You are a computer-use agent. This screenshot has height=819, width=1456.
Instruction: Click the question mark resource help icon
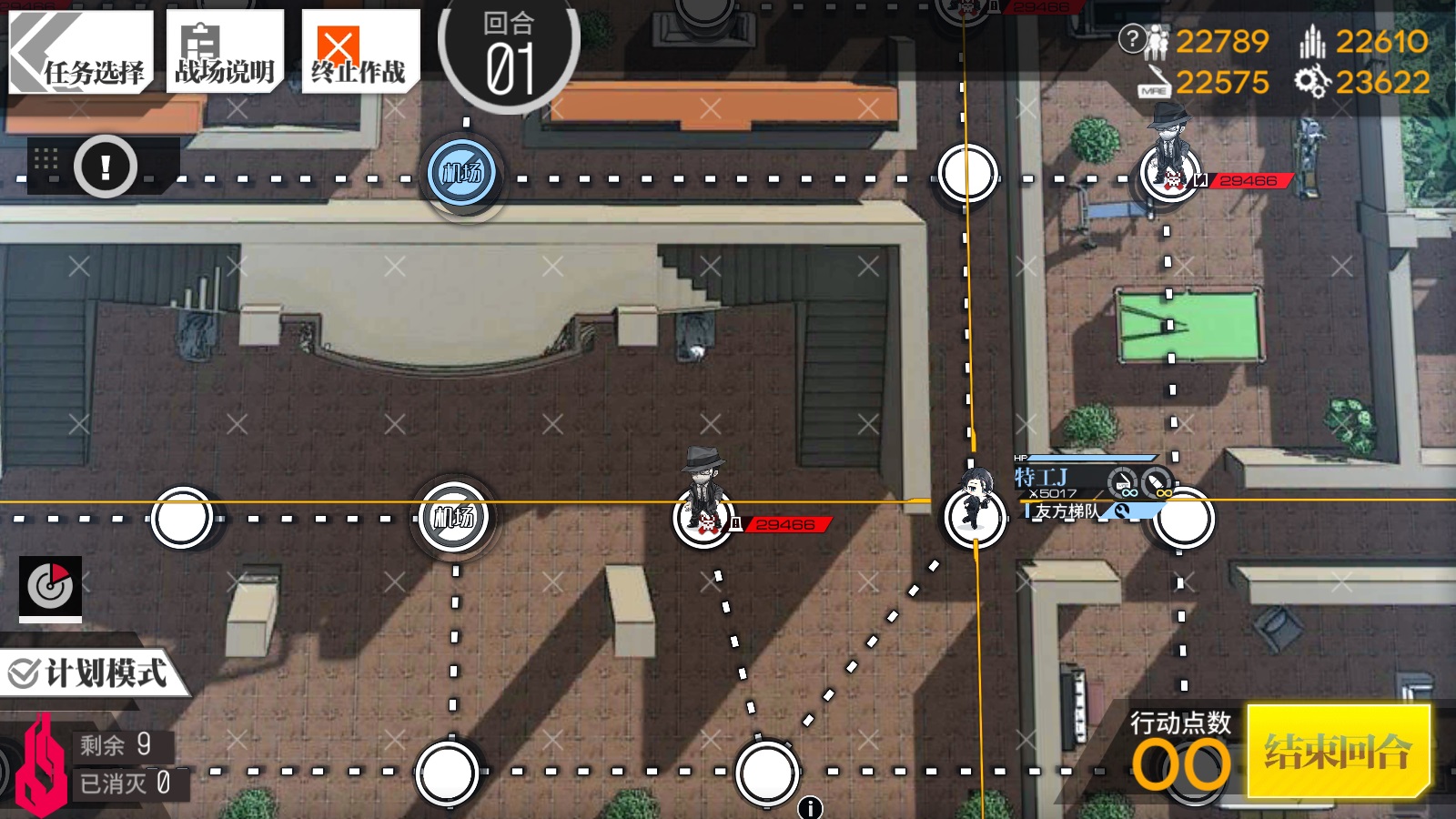1132,39
